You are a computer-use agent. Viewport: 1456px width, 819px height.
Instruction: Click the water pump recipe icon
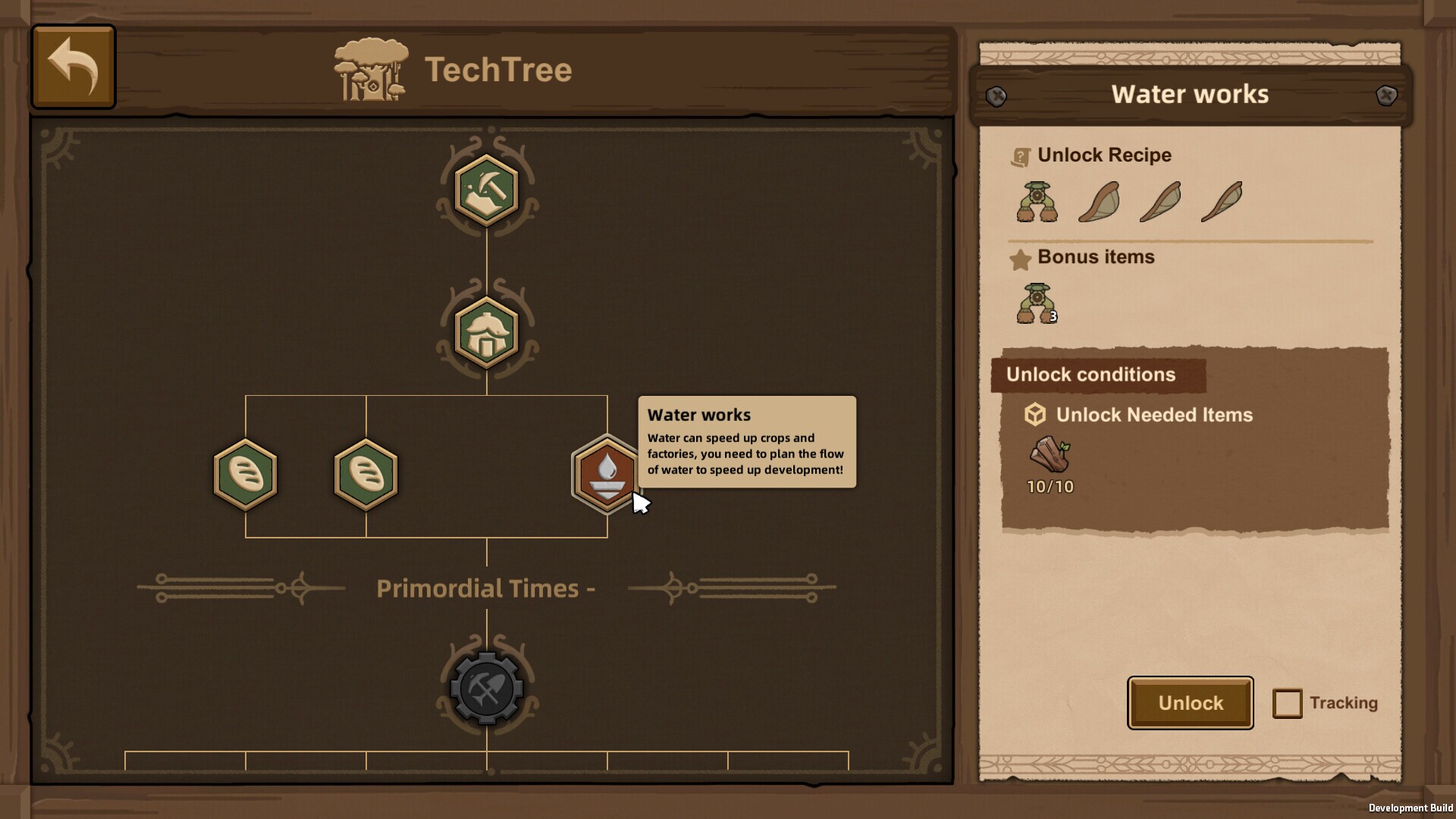point(1037,201)
